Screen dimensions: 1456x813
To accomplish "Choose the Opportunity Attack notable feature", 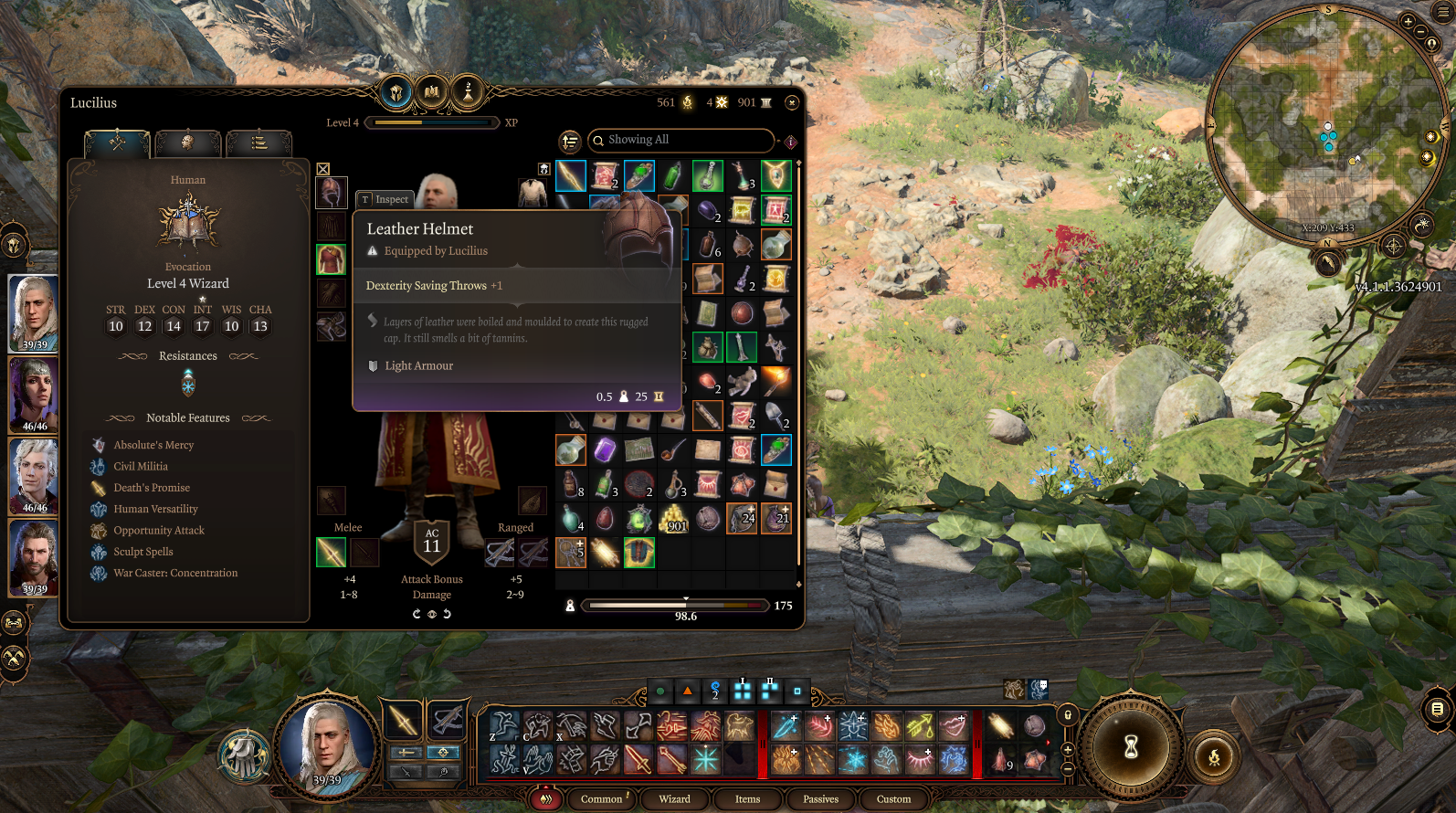I will (159, 531).
